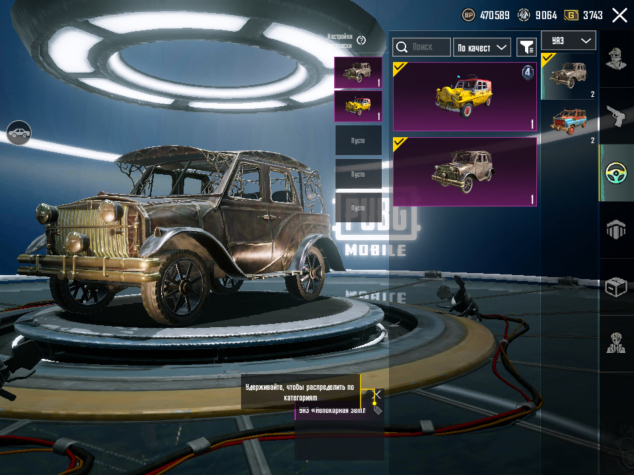Open the filter options button
634x475 pixels.
[524, 47]
